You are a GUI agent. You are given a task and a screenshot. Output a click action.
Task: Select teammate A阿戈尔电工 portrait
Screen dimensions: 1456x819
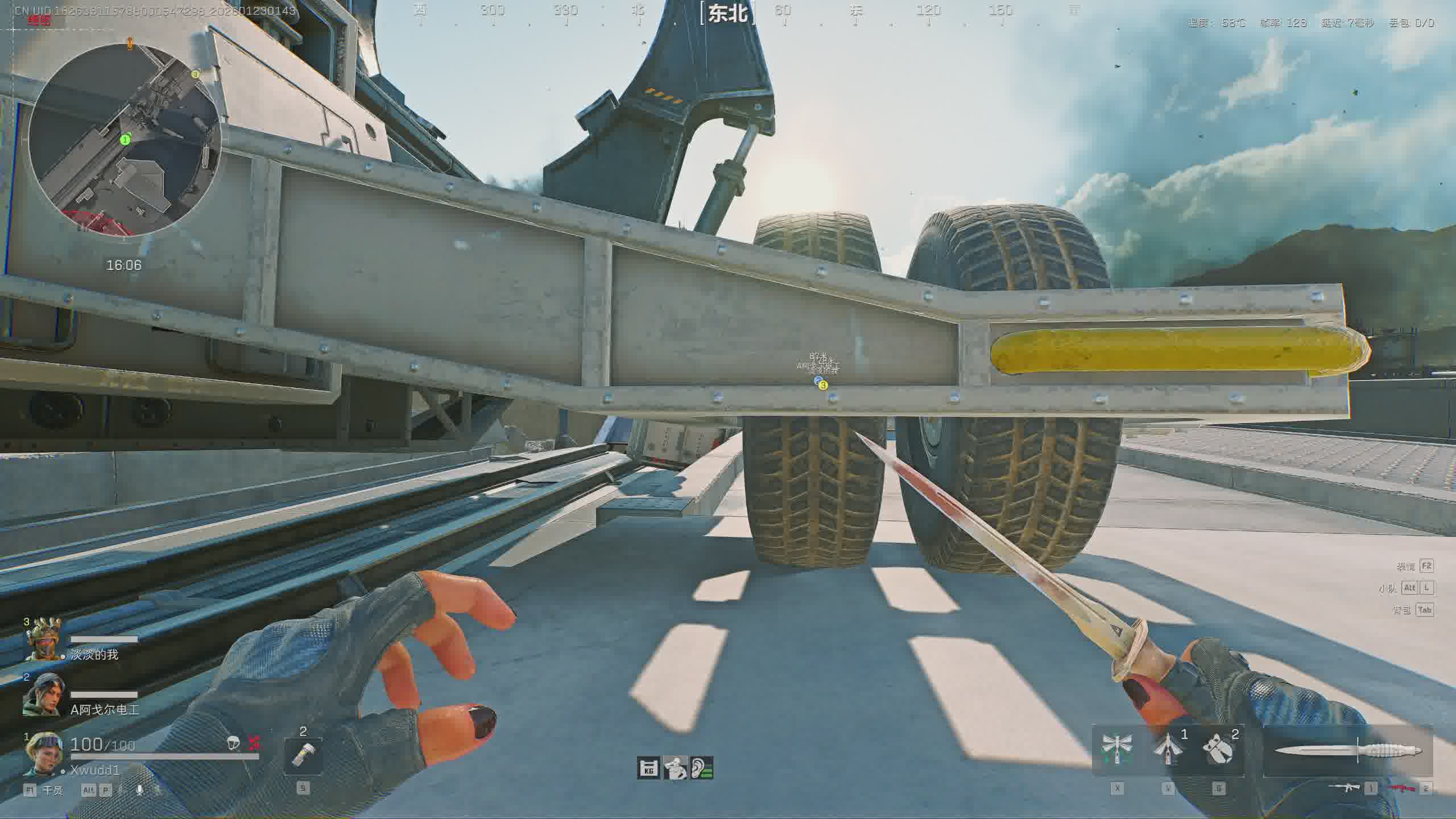click(x=42, y=695)
